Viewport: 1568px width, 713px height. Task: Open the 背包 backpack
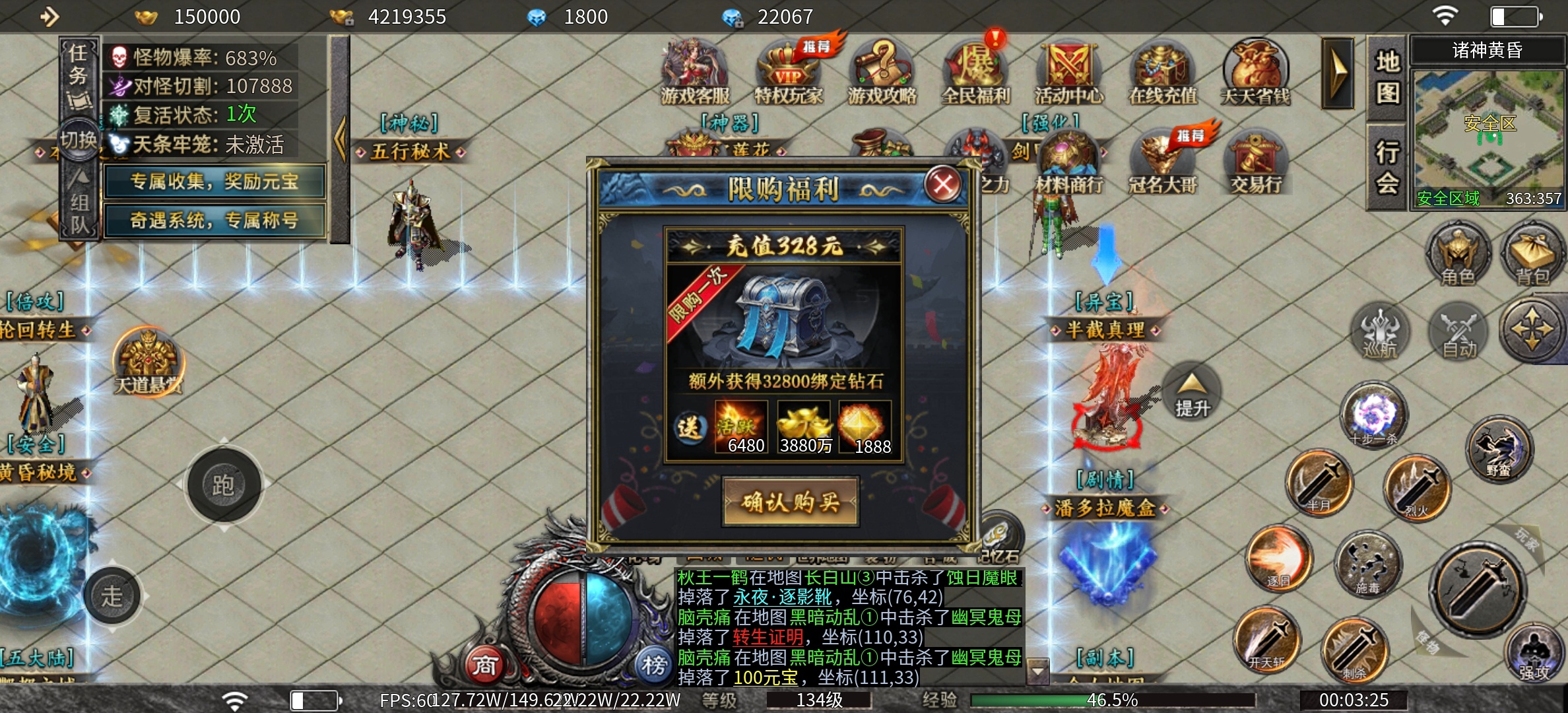point(1532,254)
